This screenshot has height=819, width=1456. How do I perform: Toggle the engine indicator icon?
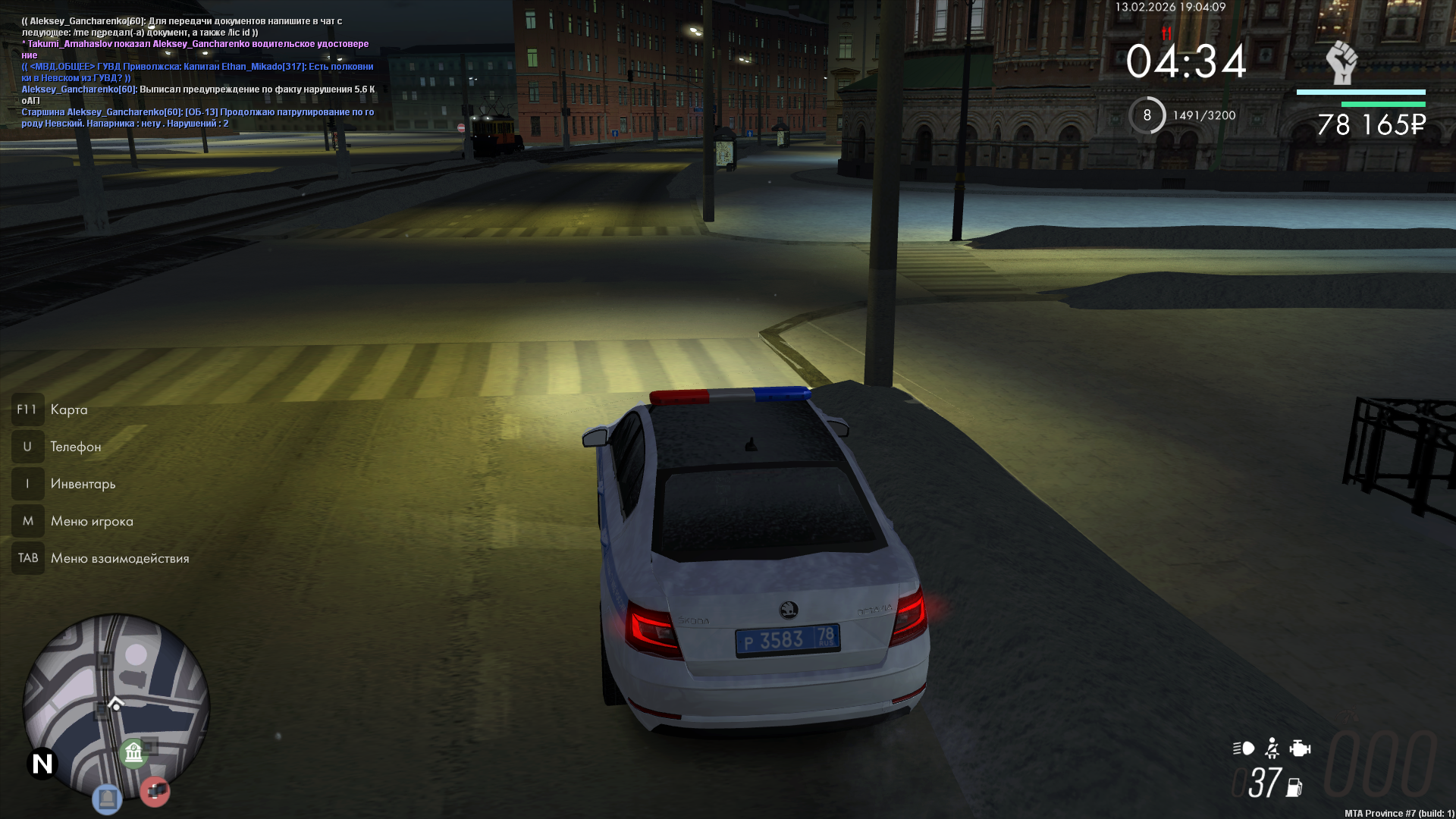click(1300, 748)
